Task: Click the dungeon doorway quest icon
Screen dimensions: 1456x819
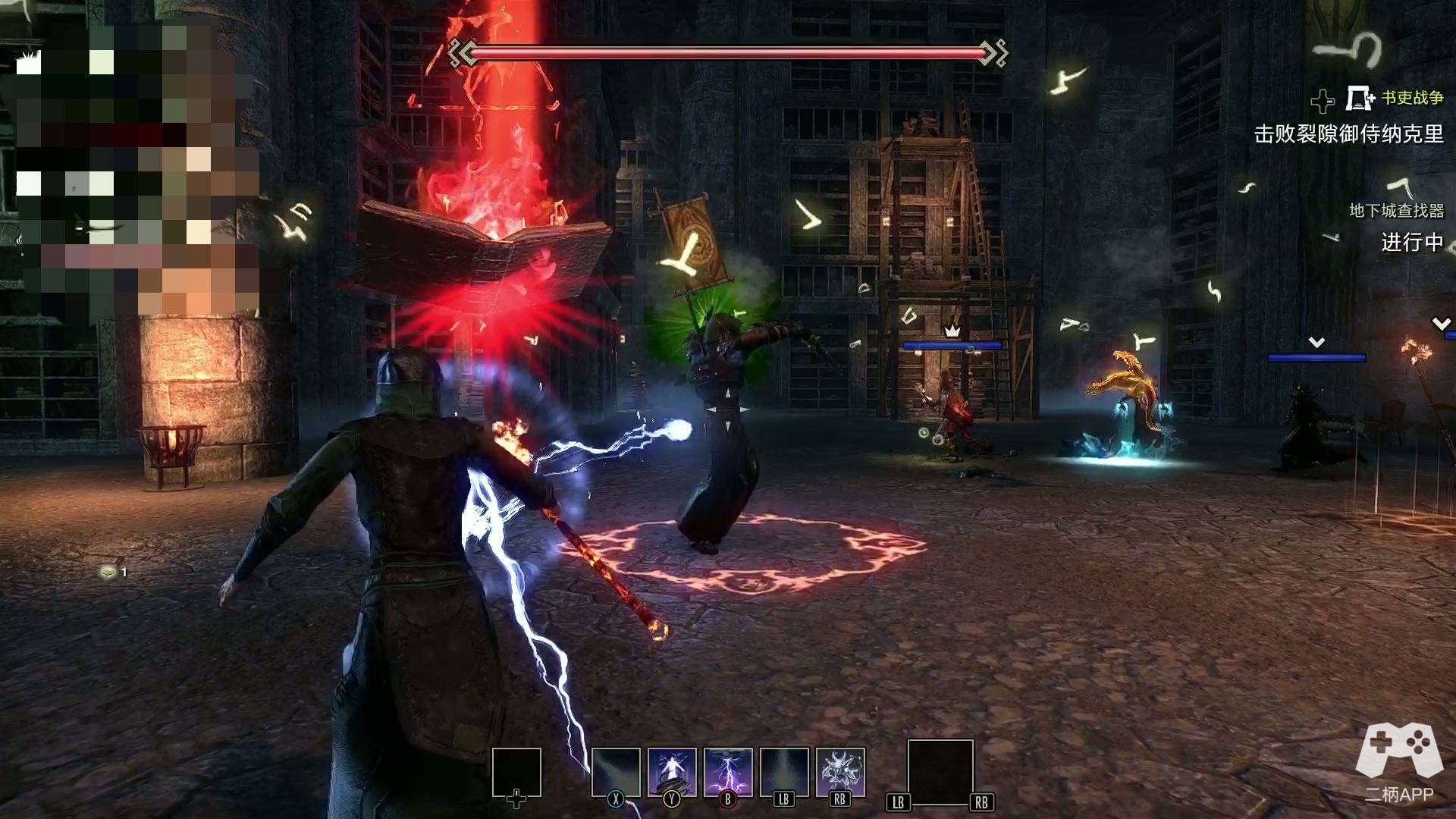Action: pos(1360,99)
